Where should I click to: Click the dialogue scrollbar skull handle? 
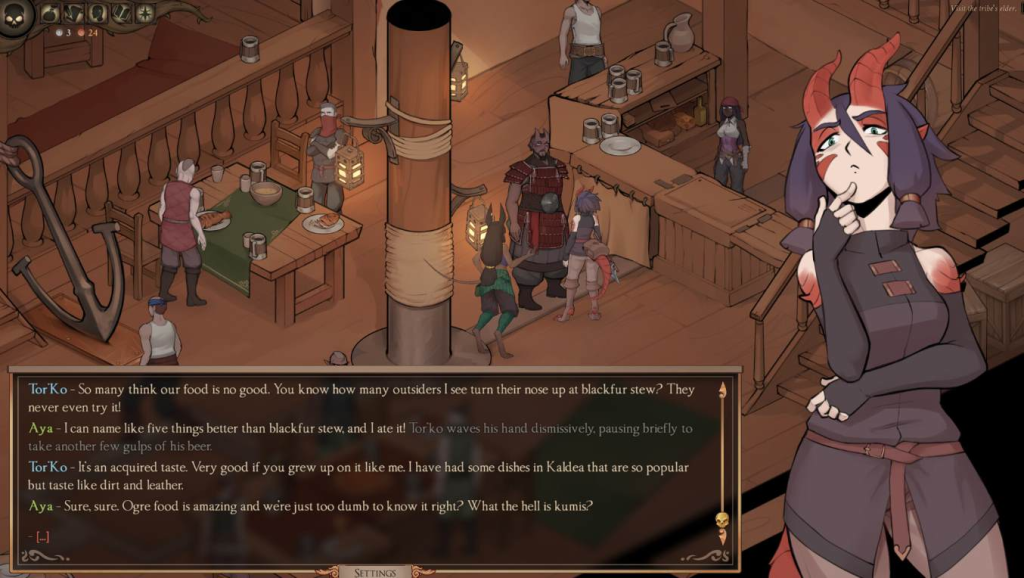click(721, 521)
